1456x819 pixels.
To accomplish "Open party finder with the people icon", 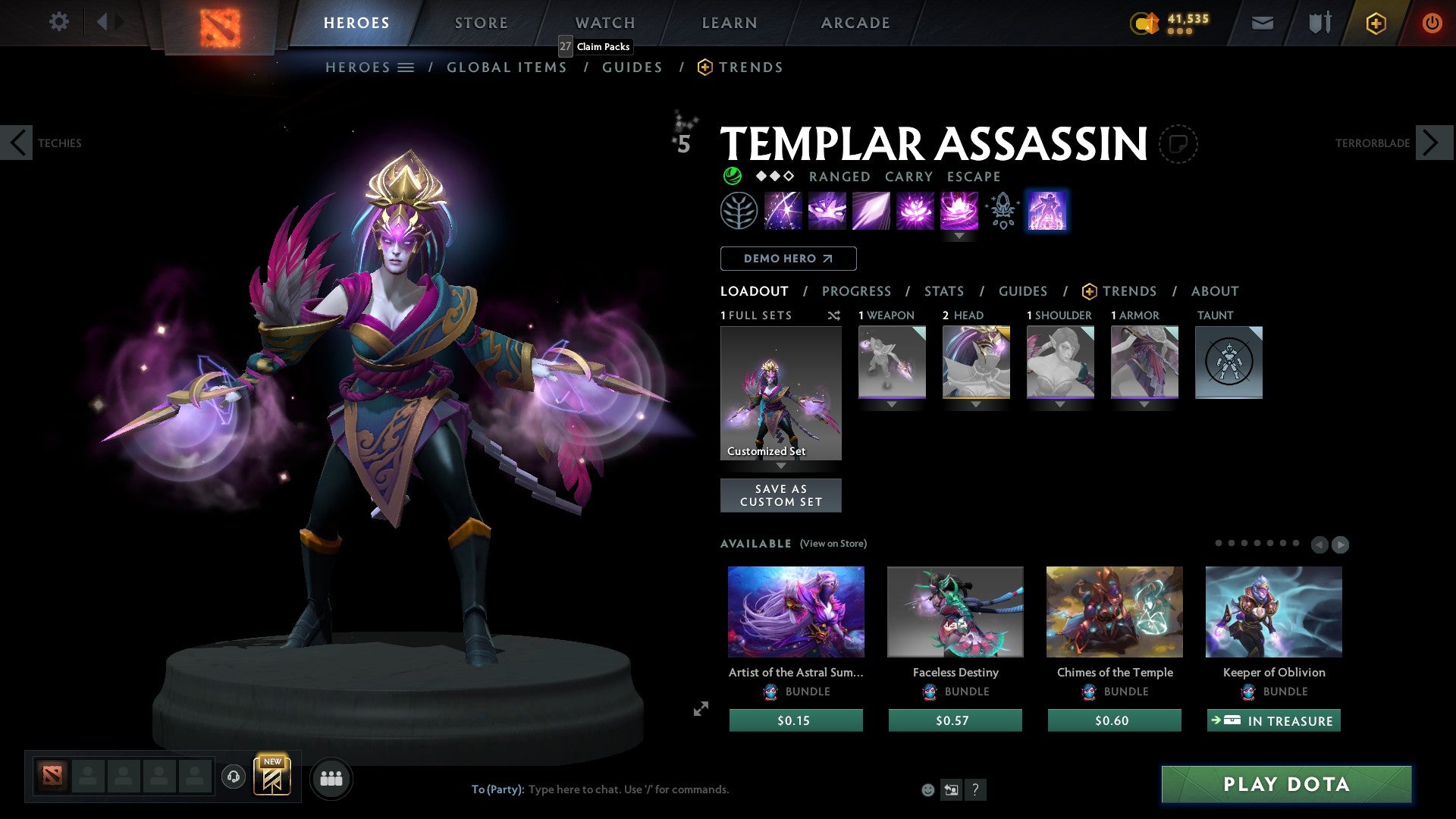I will pyautogui.click(x=331, y=778).
